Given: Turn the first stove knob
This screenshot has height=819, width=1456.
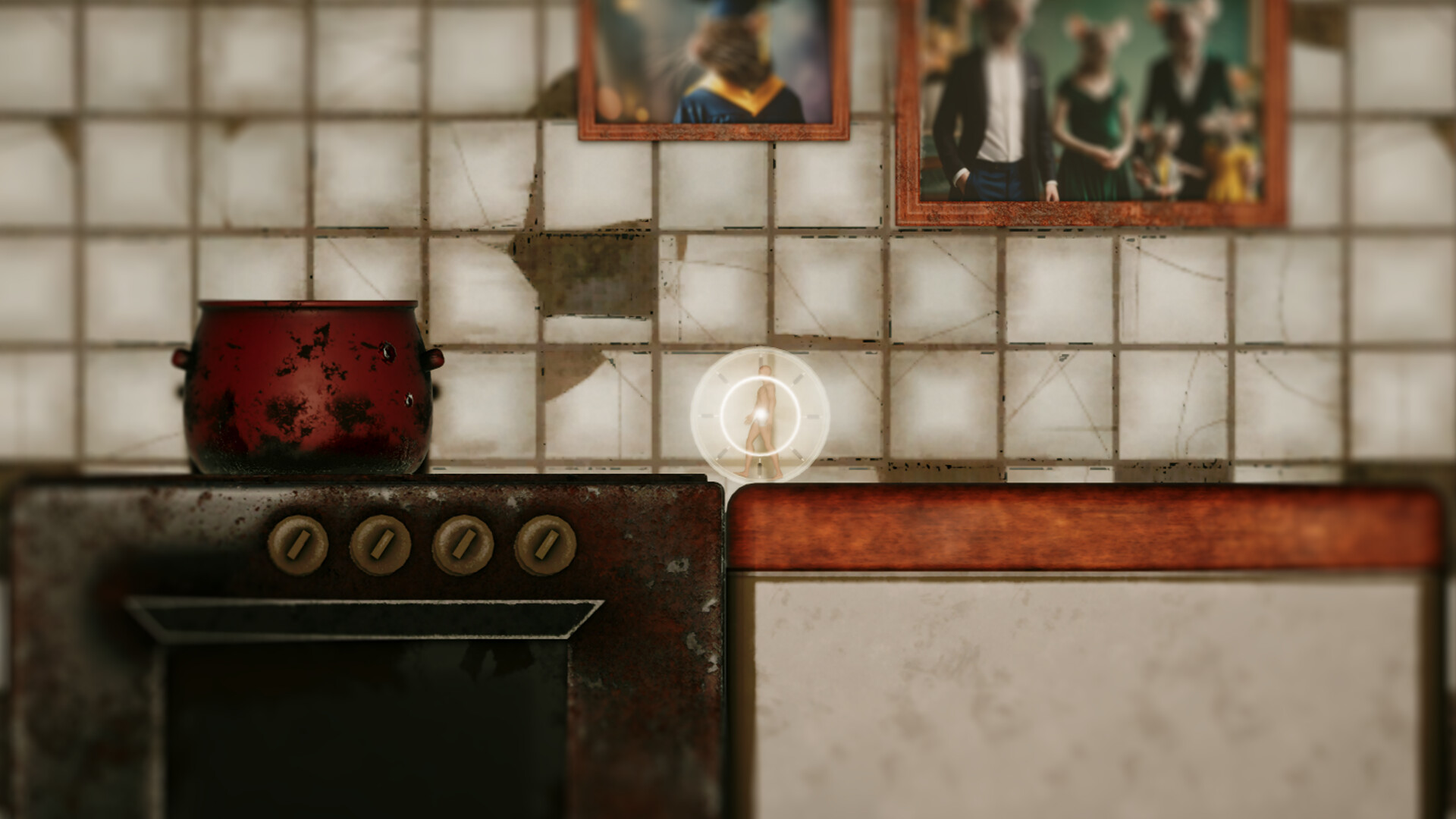Looking at the screenshot, I should point(298,544).
